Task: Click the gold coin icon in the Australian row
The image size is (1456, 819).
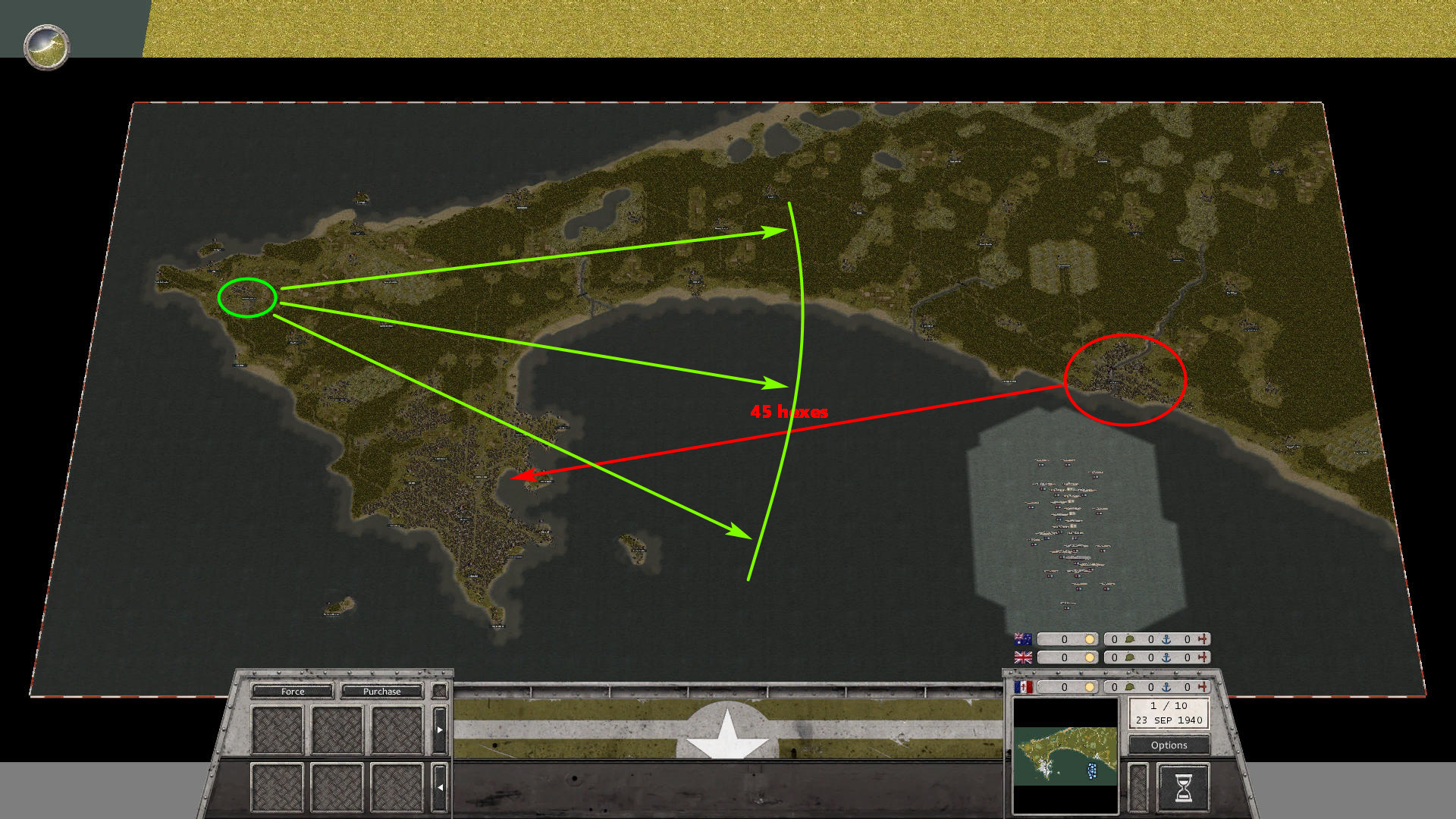Action: [x=1090, y=639]
